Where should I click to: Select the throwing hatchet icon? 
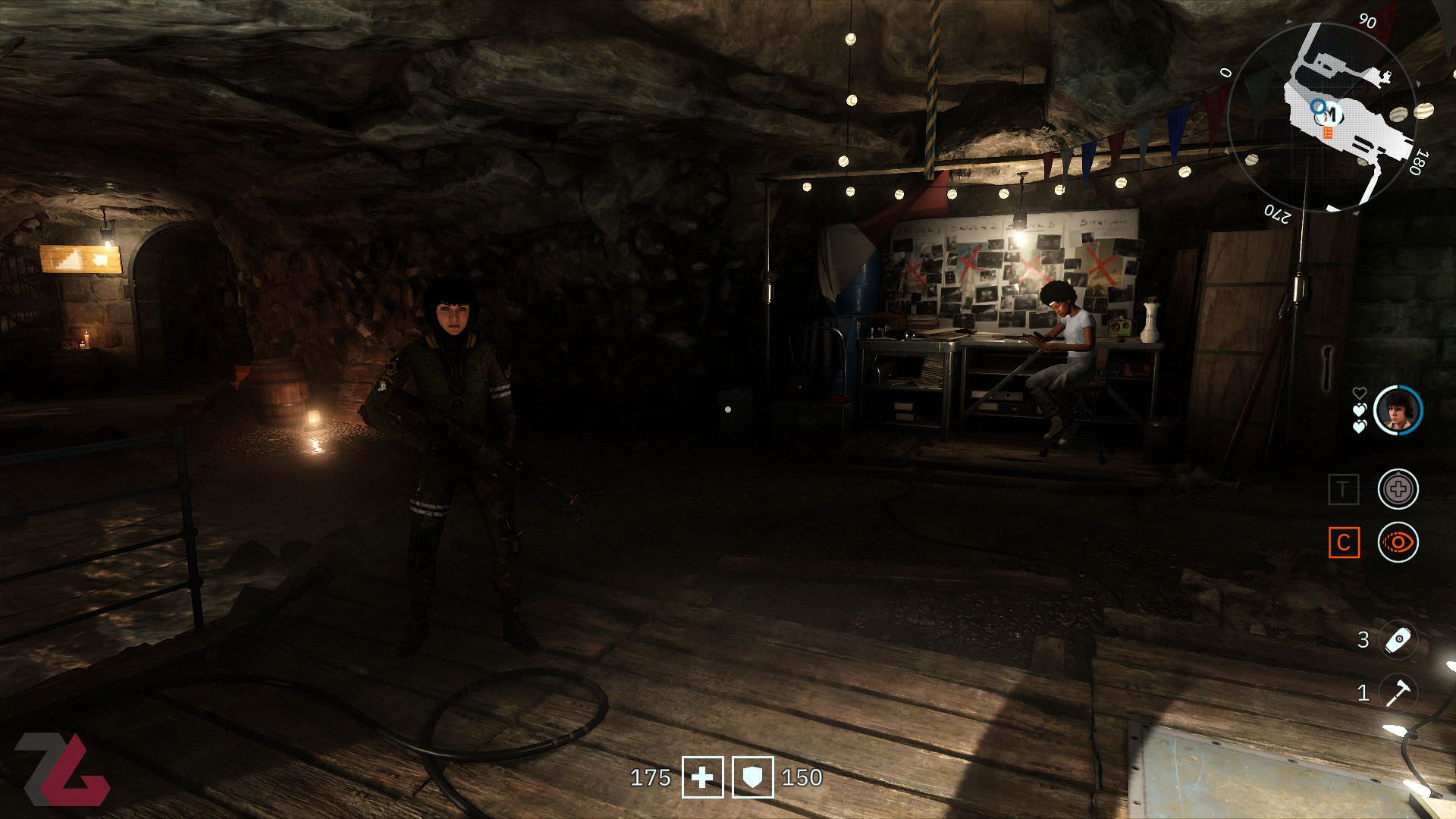click(1398, 692)
